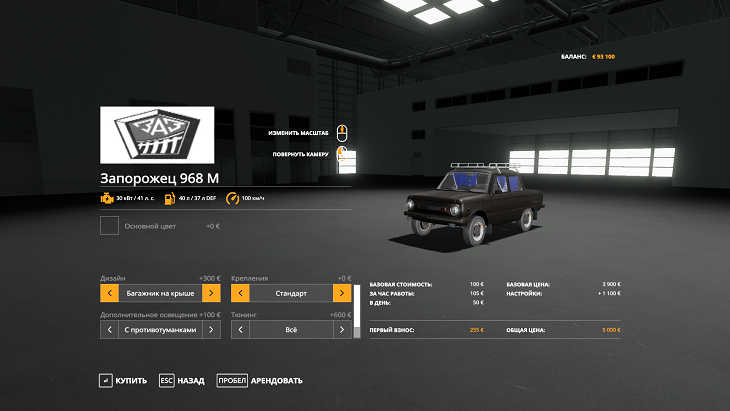Switch Крепления to the previous option

pyautogui.click(x=240, y=293)
